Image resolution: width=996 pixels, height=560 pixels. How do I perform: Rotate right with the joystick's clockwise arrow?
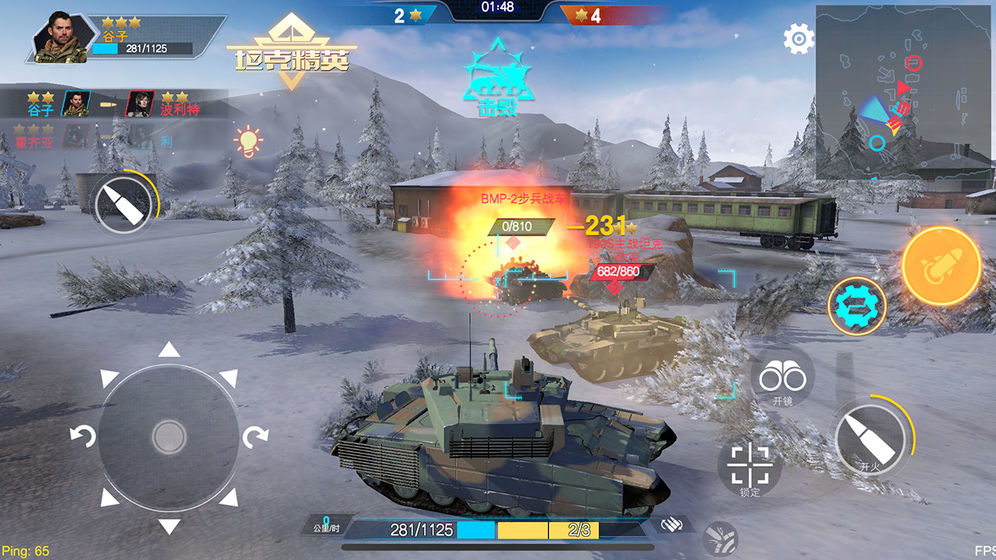257,436
